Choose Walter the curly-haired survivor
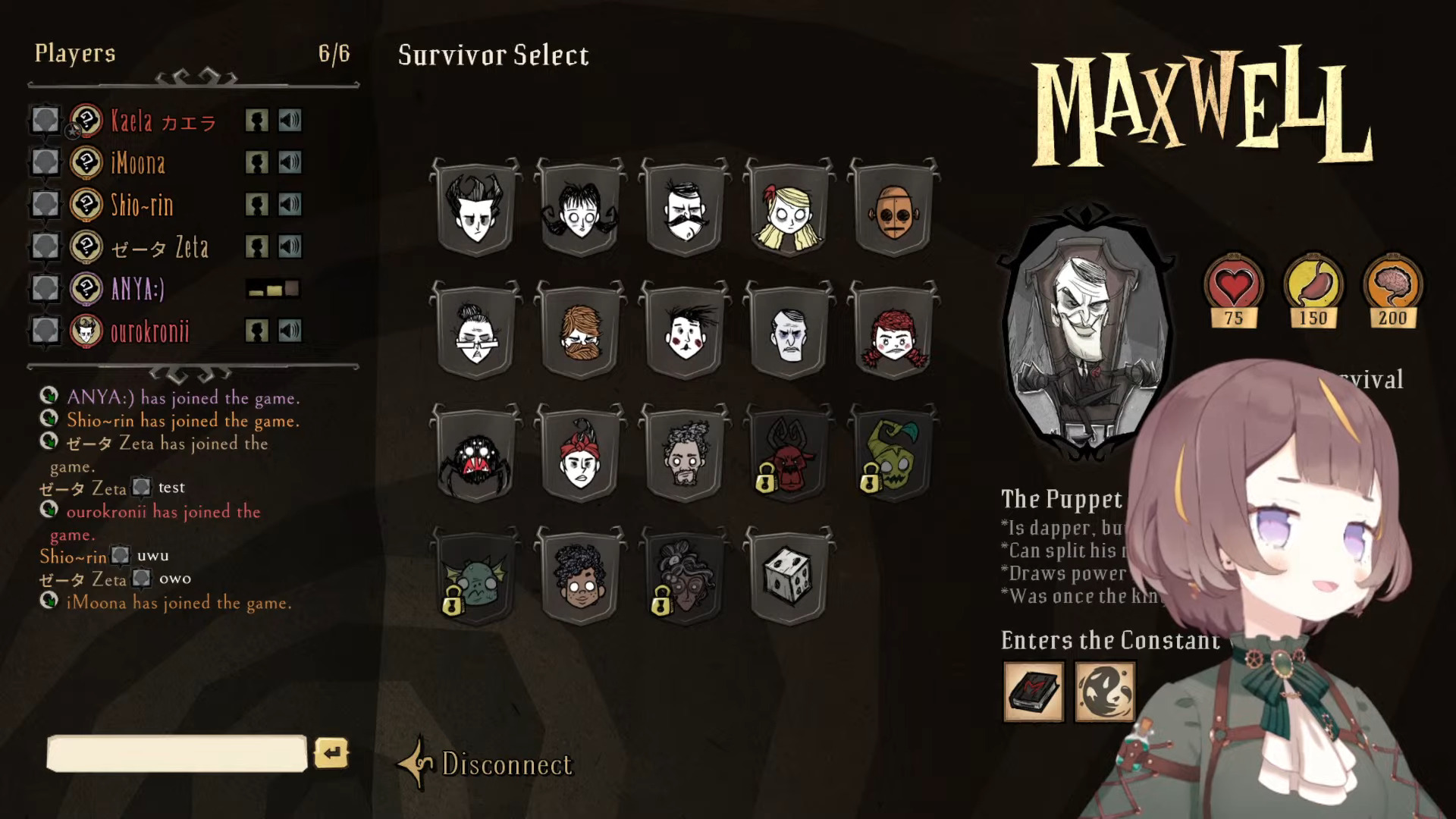The image size is (1456, 819). [x=580, y=578]
